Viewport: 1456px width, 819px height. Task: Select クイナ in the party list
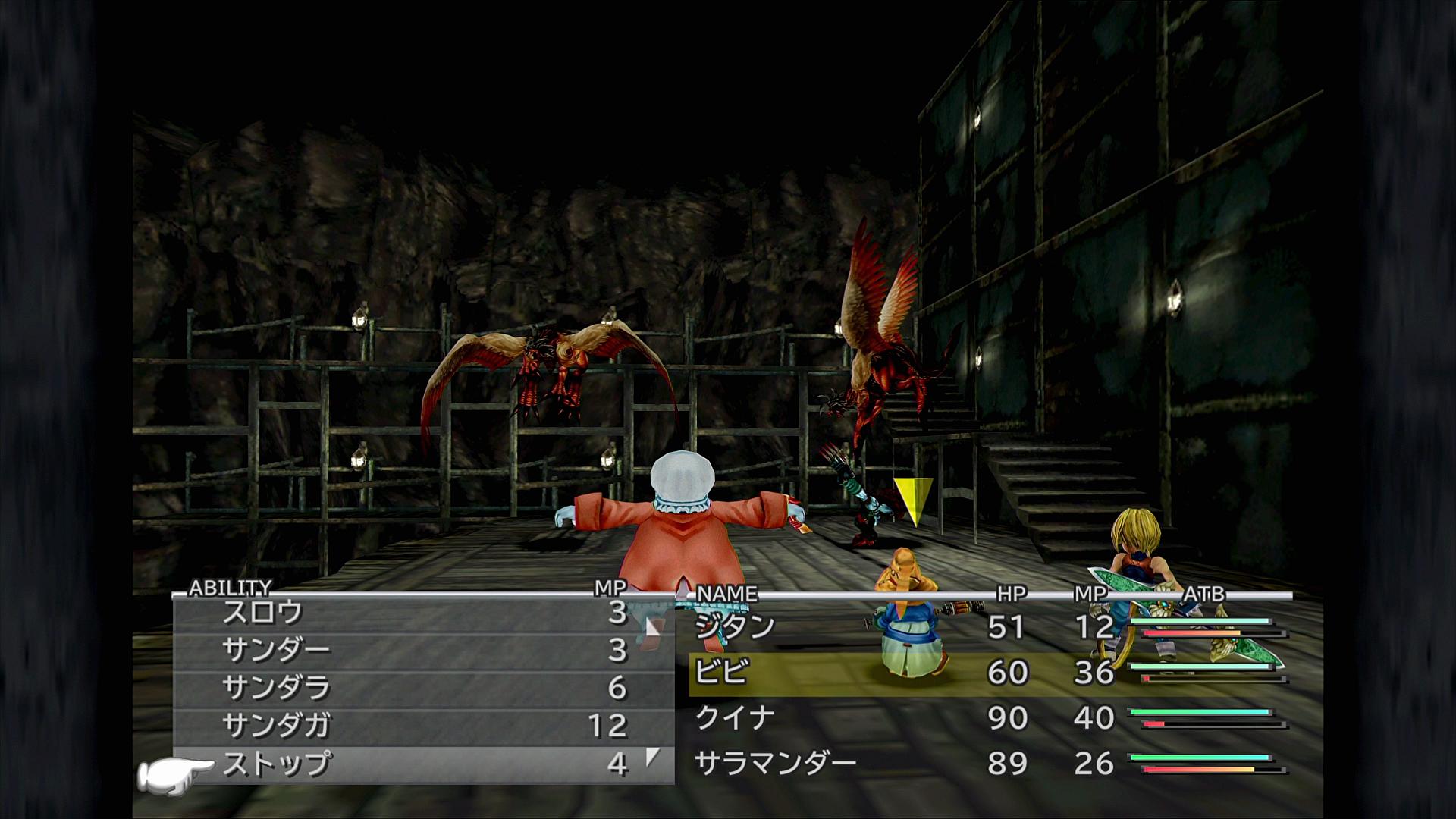735,717
